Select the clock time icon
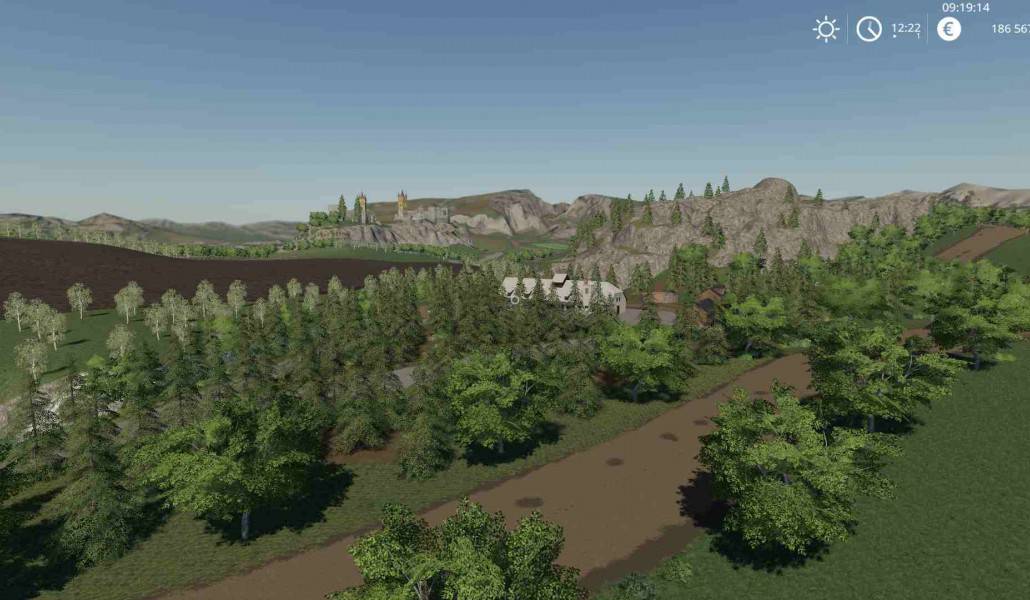This screenshot has height=600, width=1030. [869, 29]
